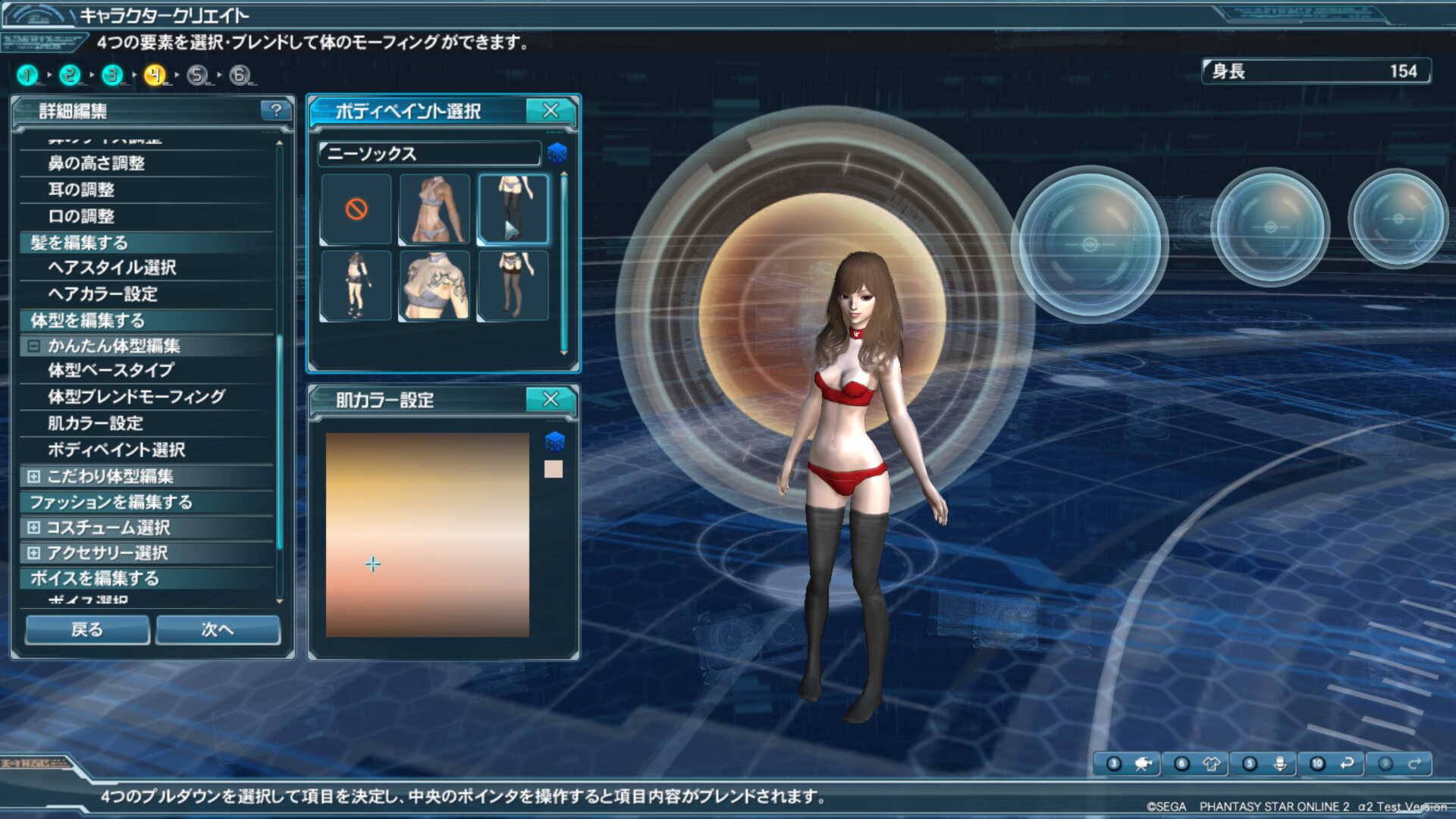
Task: Pick a skin tone in the color gradient
Action: [427, 535]
